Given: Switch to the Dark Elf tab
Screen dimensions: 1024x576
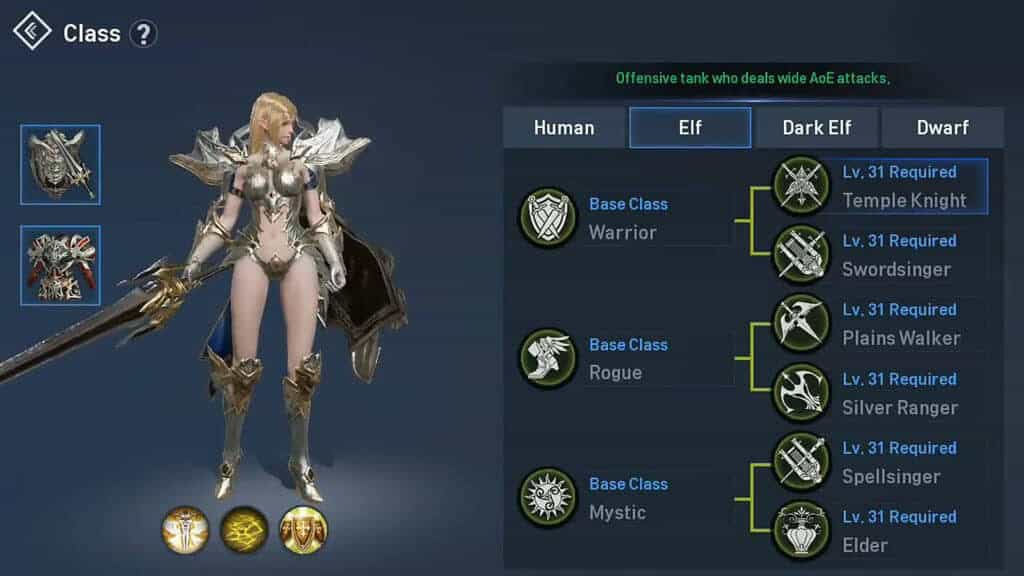Looking at the screenshot, I should coord(817,128).
